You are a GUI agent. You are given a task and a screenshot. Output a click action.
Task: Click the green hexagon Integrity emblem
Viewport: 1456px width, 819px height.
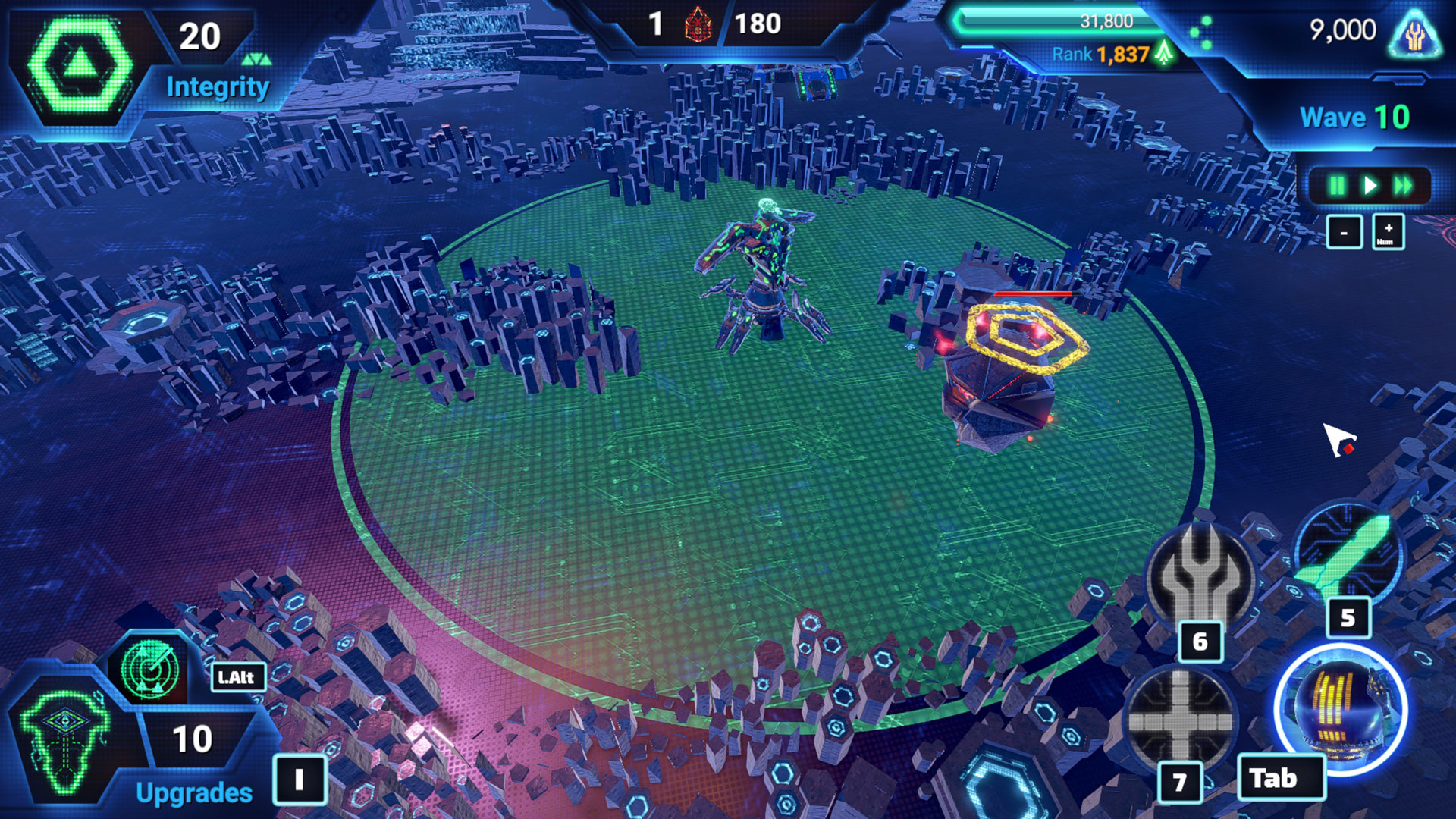tap(80, 65)
